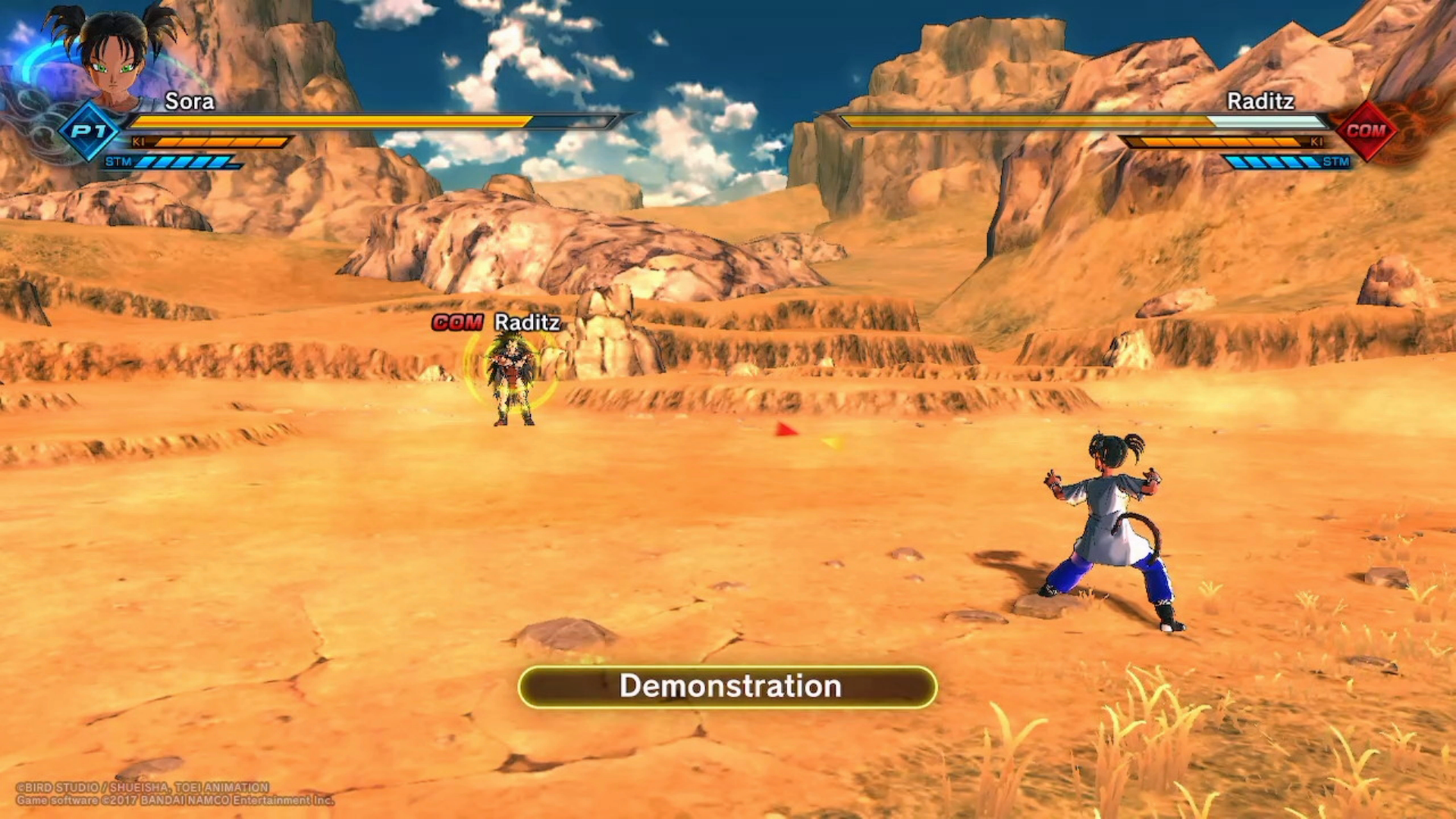
Task: Click Sora's character portrait
Action: click(x=115, y=57)
